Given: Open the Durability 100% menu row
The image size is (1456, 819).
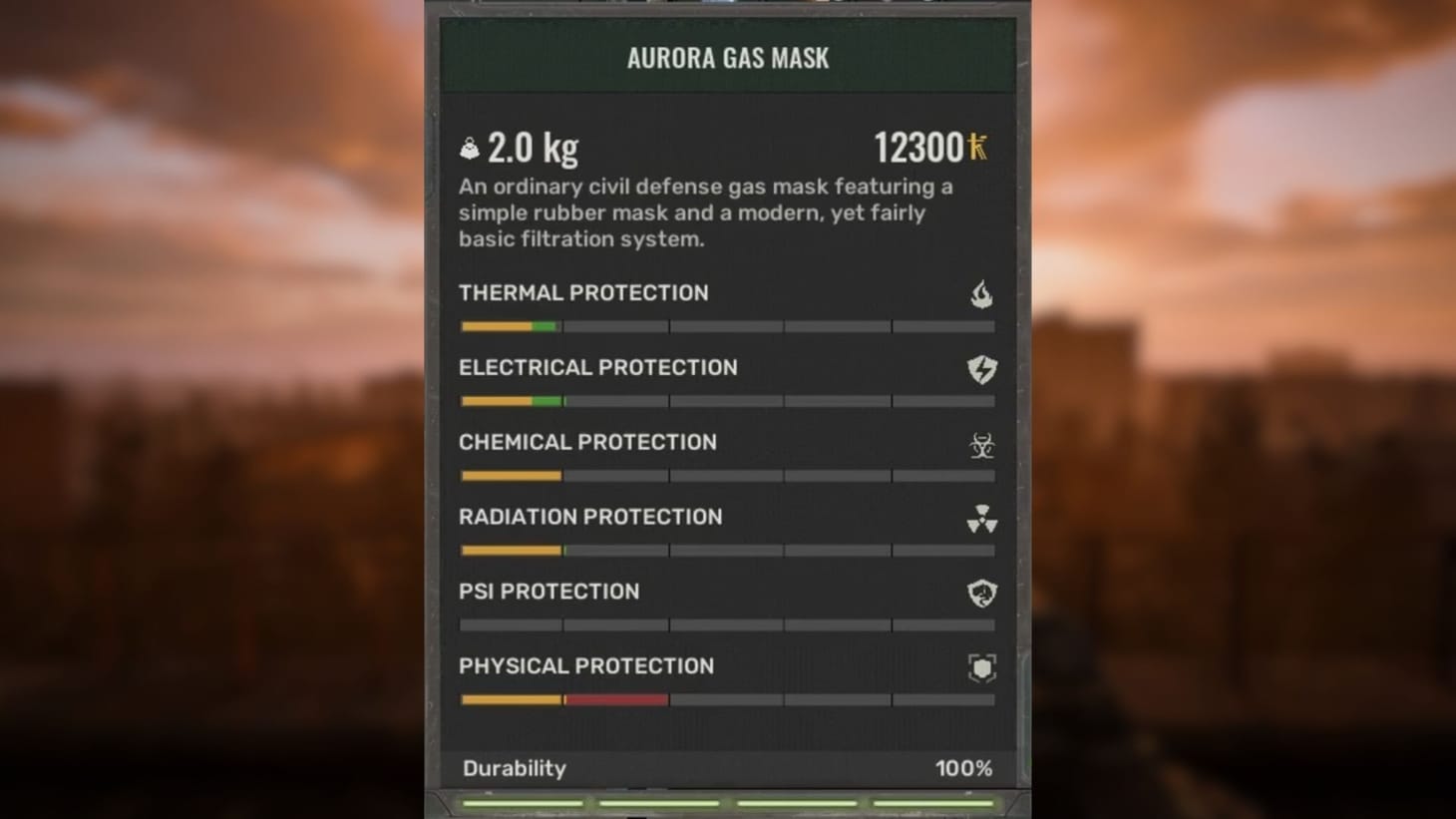Looking at the screenshot, I should click(726, 768).
